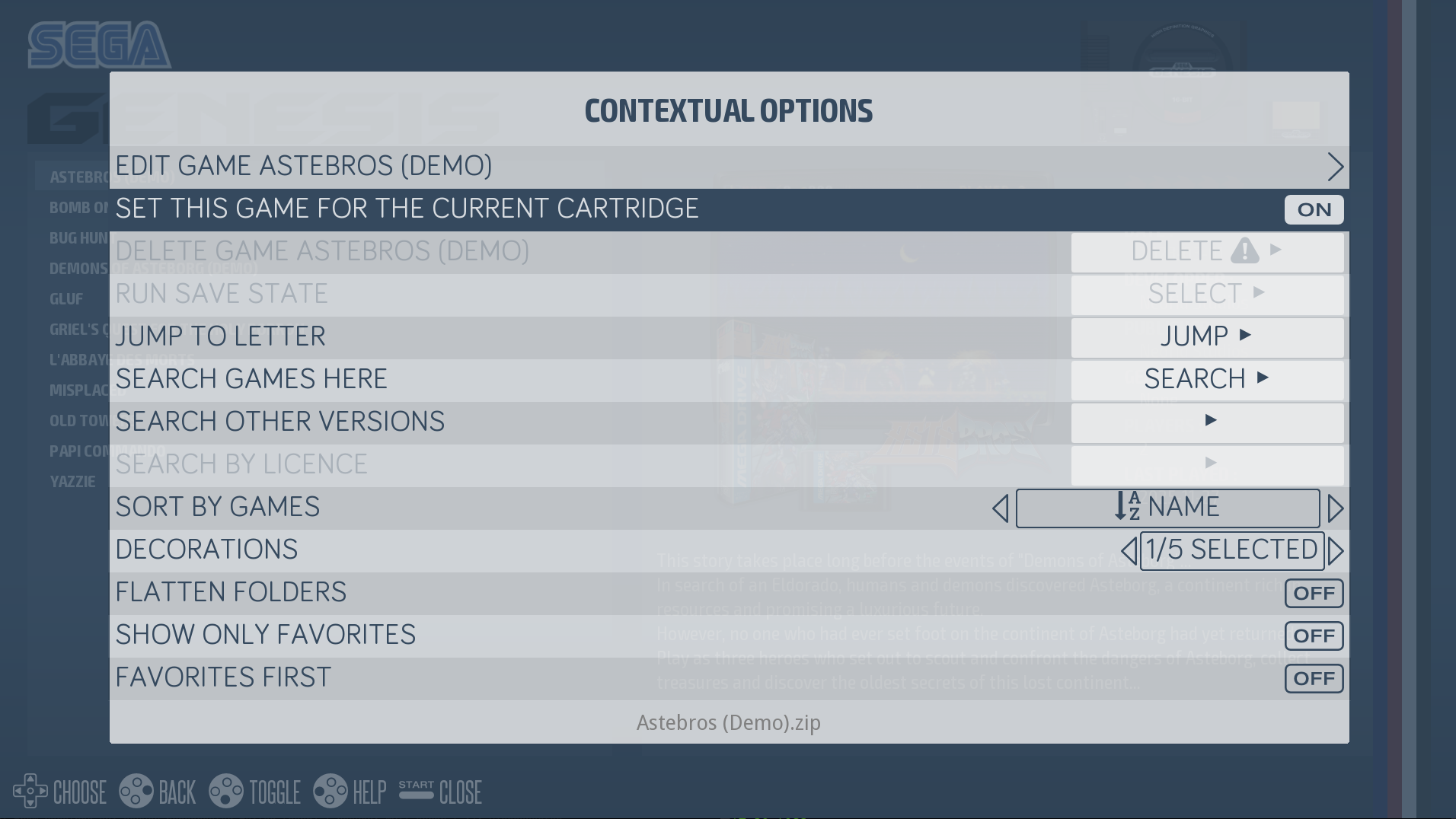Expand EDIT GAME ASTEBROS (DEMO) submenu

coord(1336,167)
